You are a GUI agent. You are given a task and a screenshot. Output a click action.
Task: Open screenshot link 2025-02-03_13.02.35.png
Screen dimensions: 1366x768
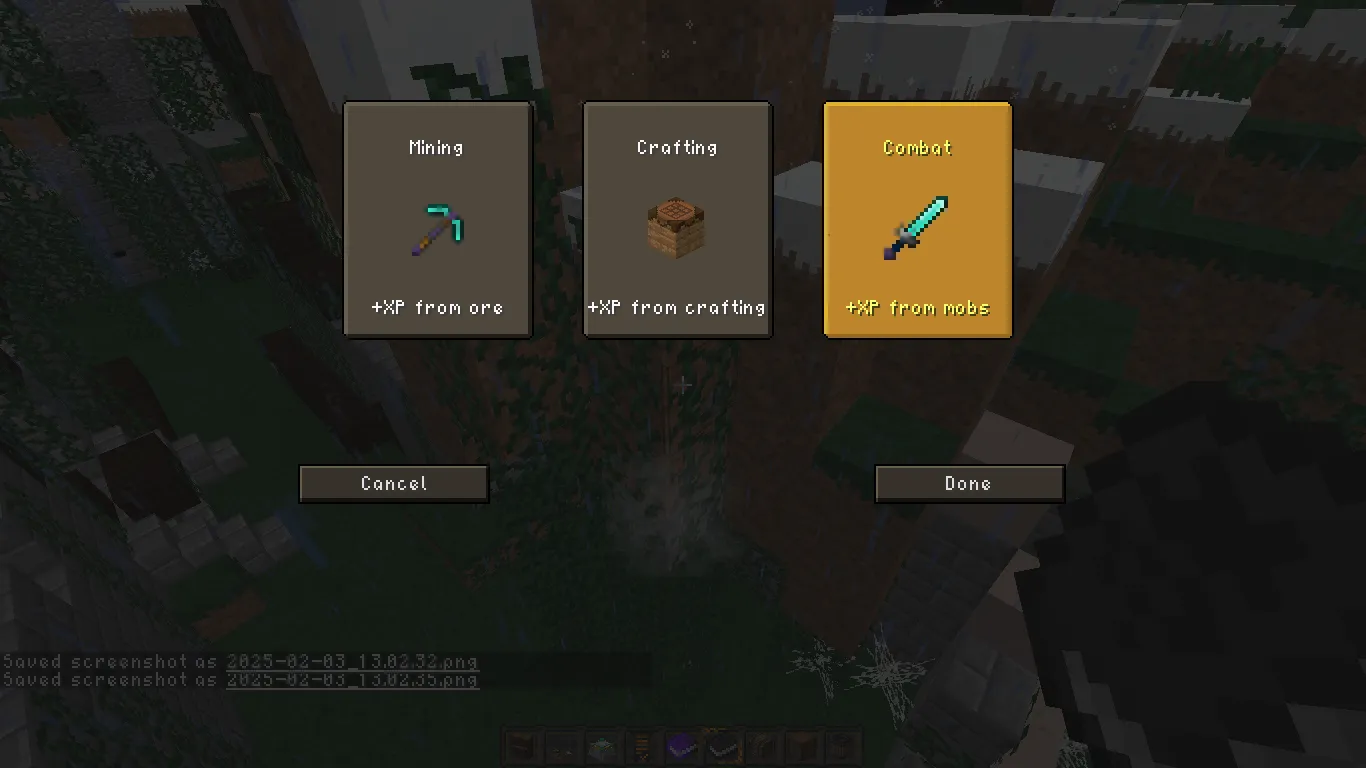(353, 680)
